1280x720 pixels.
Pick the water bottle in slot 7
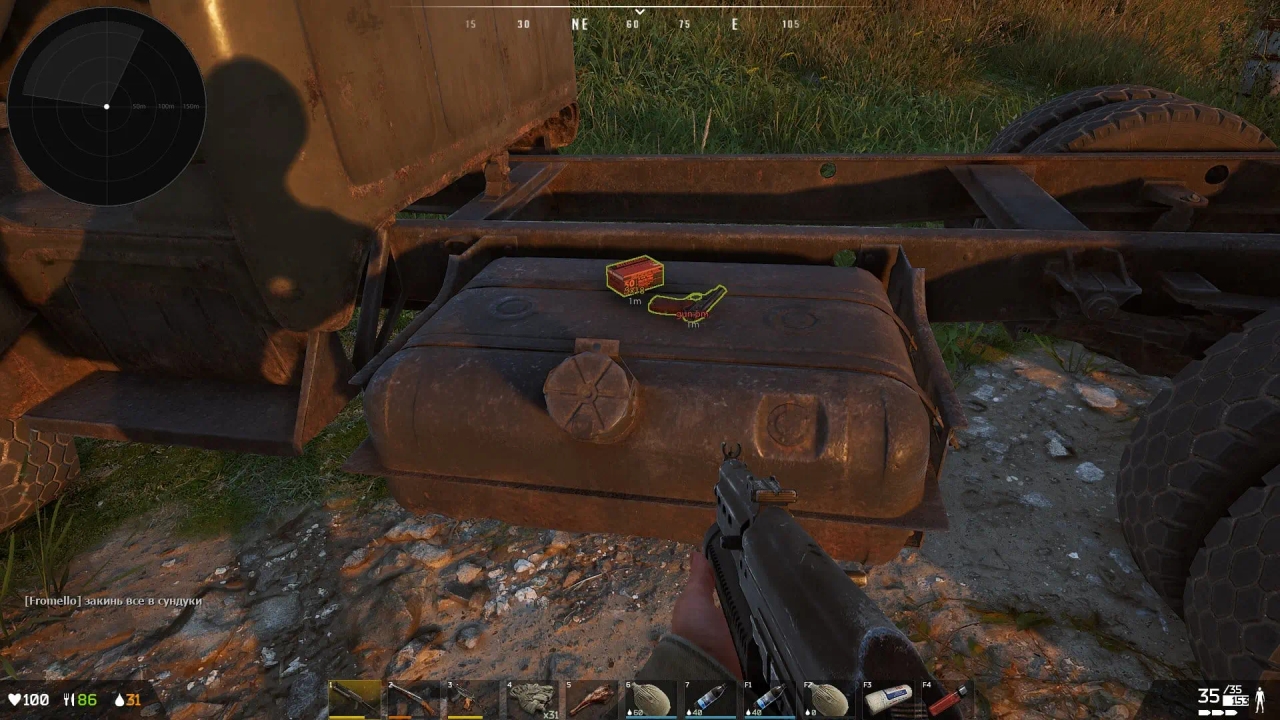(x=710, y=699)
